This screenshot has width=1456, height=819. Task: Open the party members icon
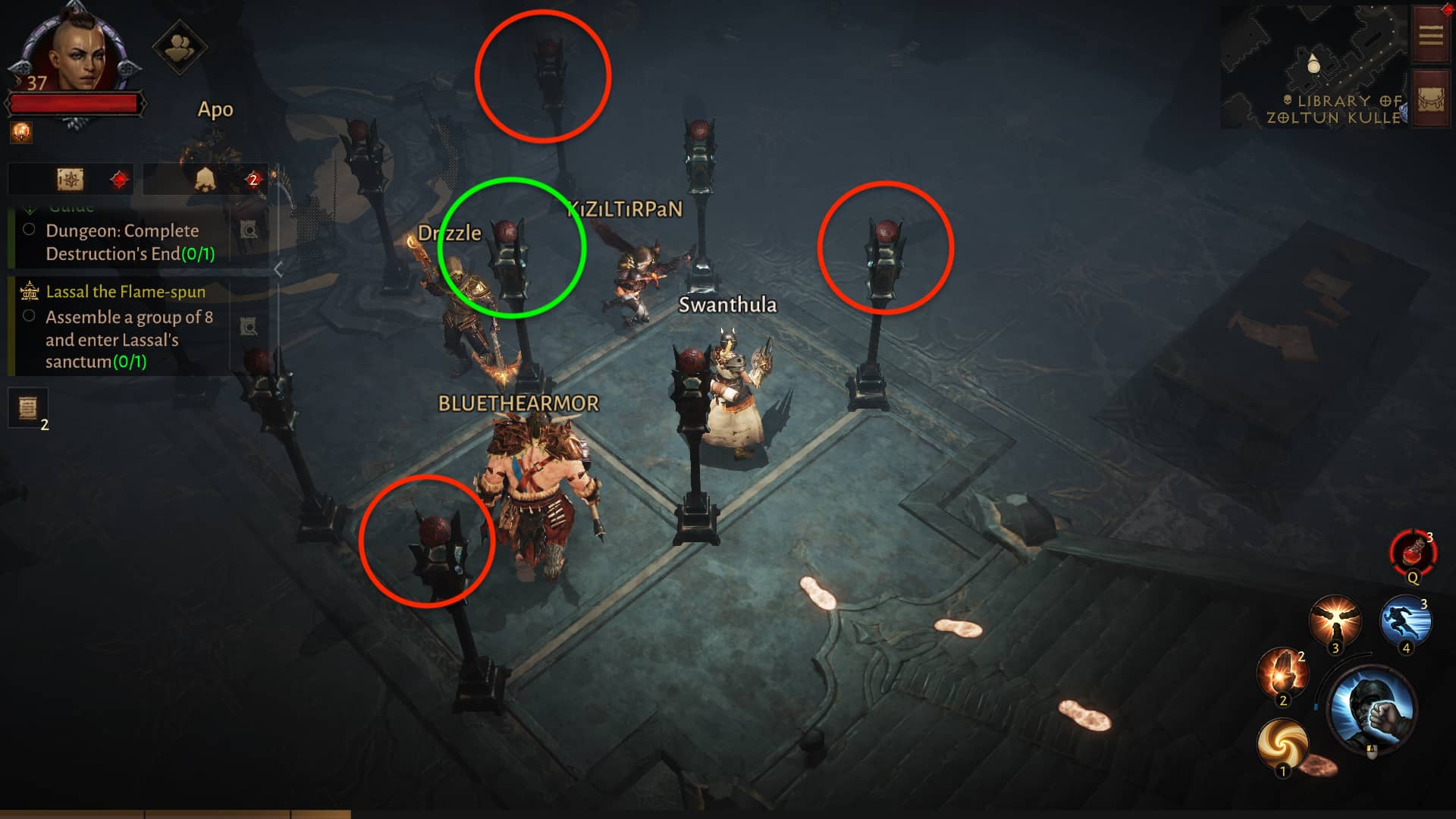[x=180, y=48]
